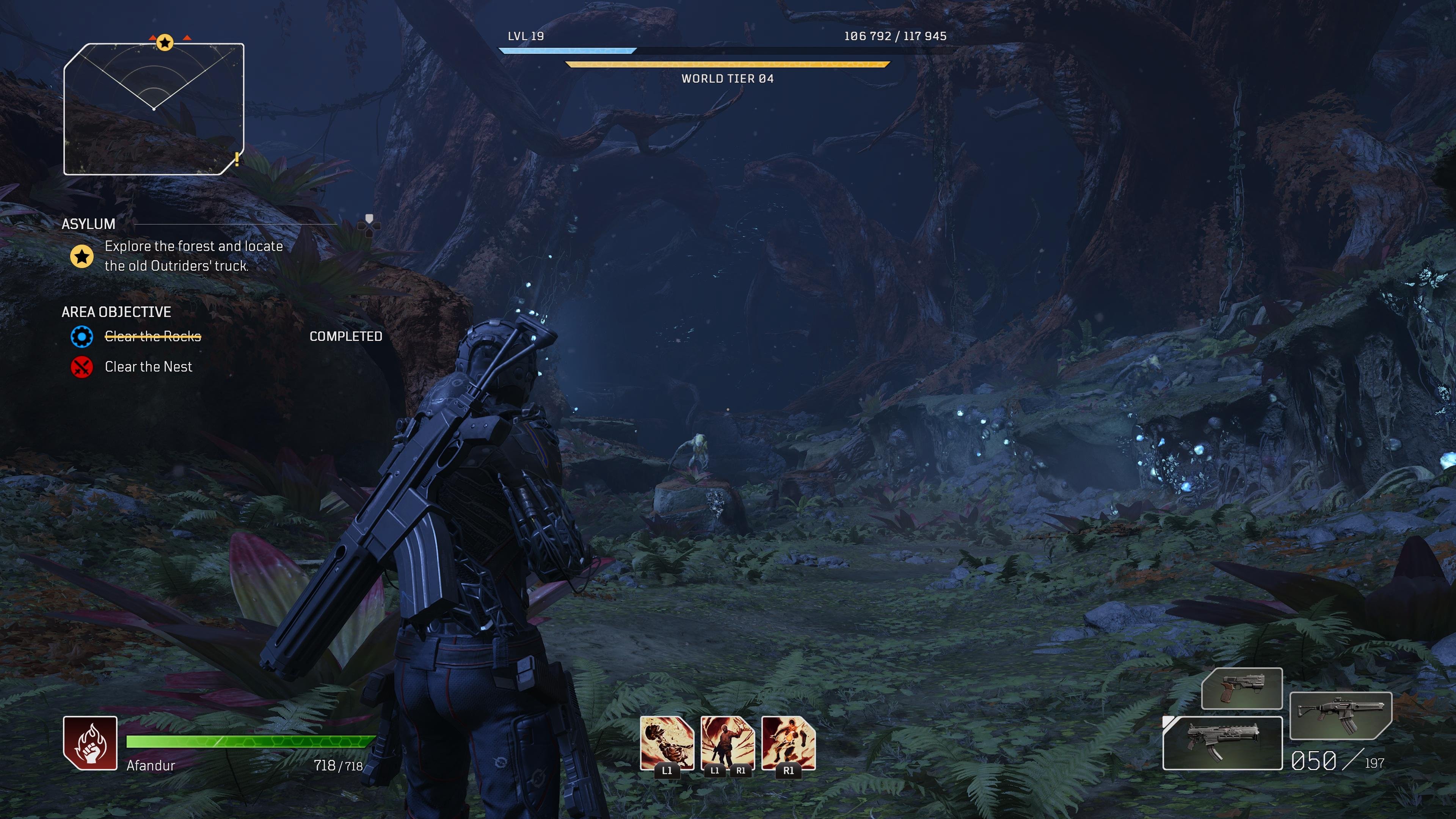
Task: Select the completed 'Clear the Rocks' objective
Action: 152,336
